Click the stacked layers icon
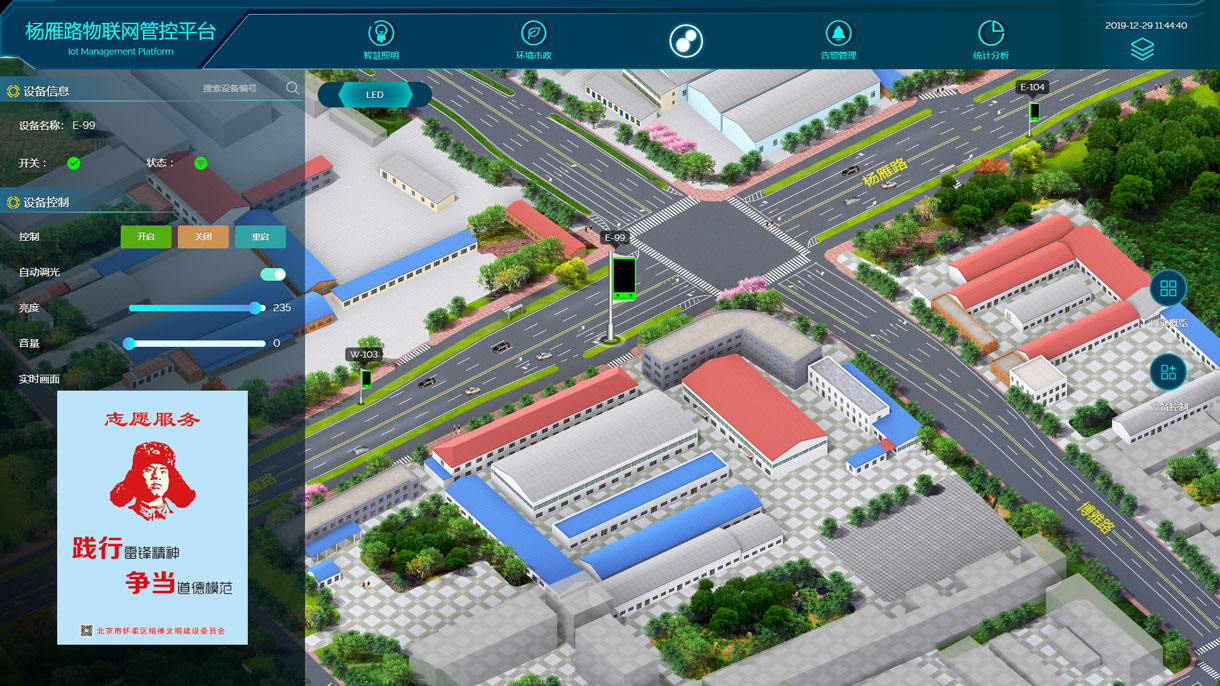 click(1142, 49)
